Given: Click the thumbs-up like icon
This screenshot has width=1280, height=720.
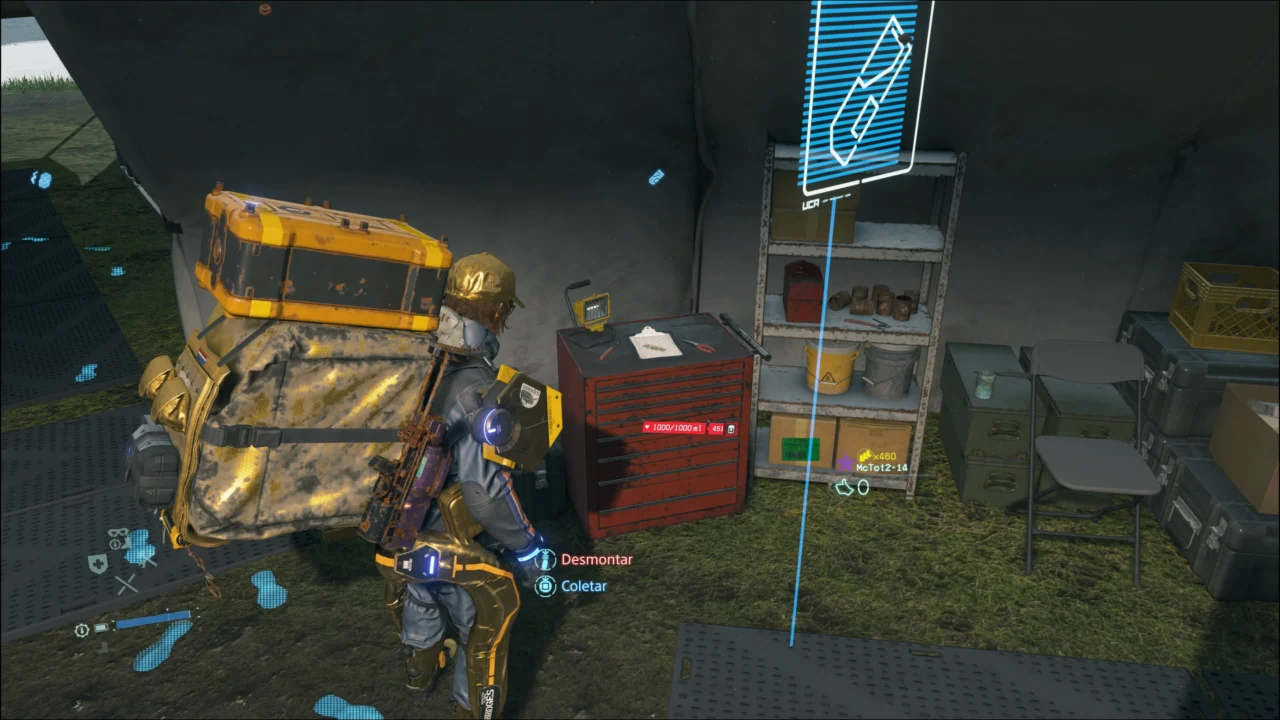Looking at the screenshot, I should (x=845, y=487).
